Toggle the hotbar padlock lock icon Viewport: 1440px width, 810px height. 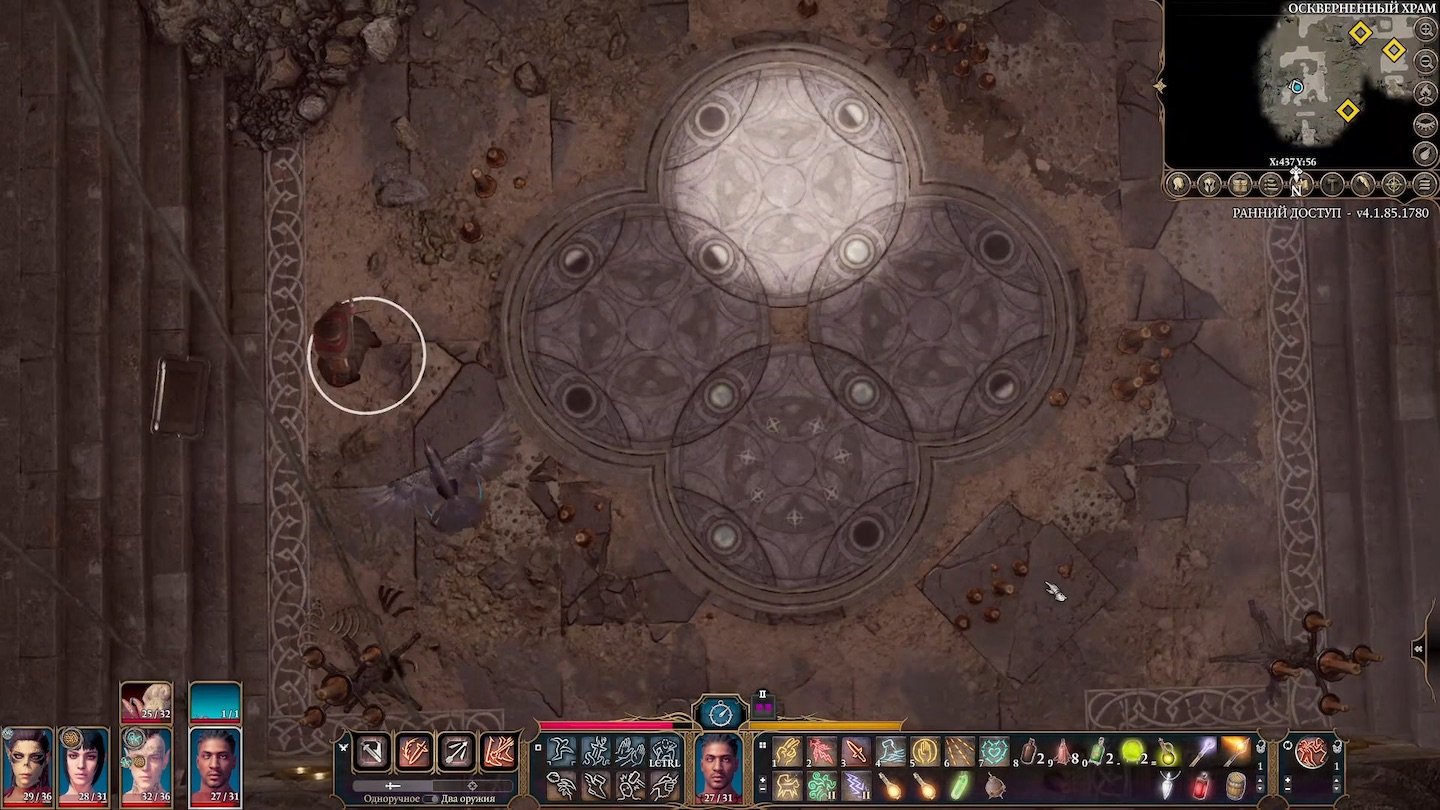1261,748
